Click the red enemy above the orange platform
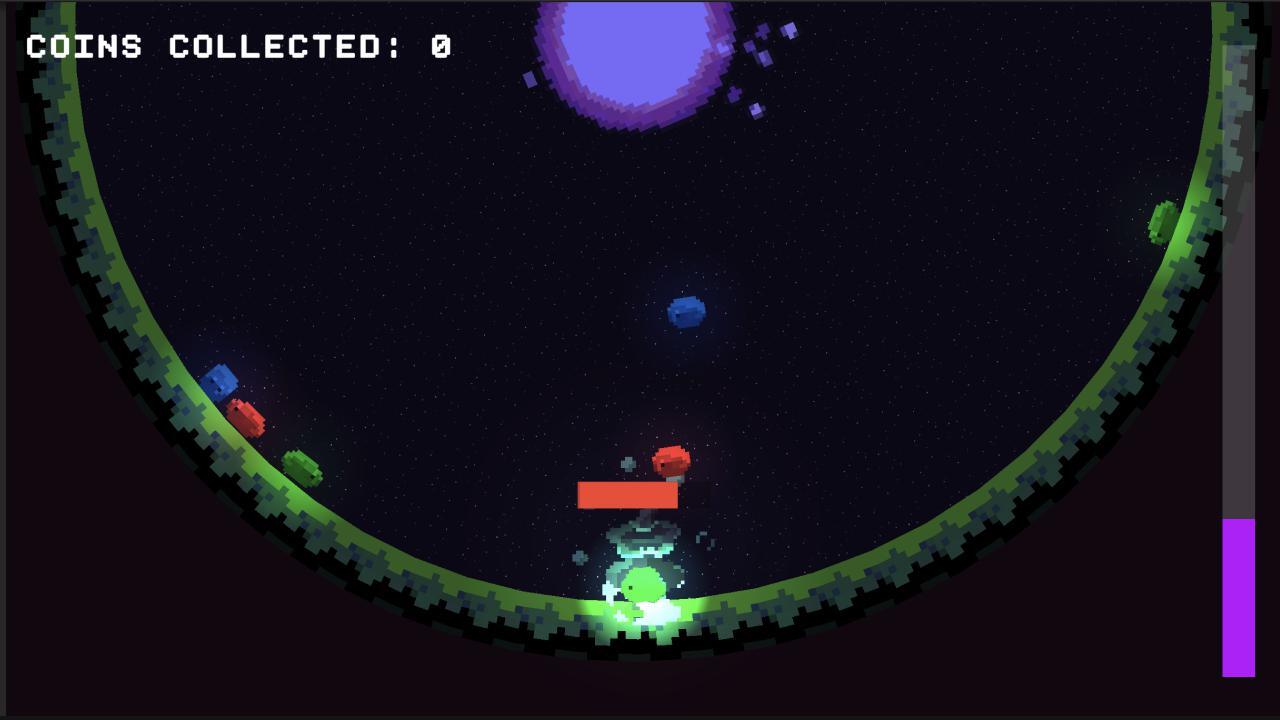Image resolution: width=1280 pixels, height=720 pixels. pos(672,458)
